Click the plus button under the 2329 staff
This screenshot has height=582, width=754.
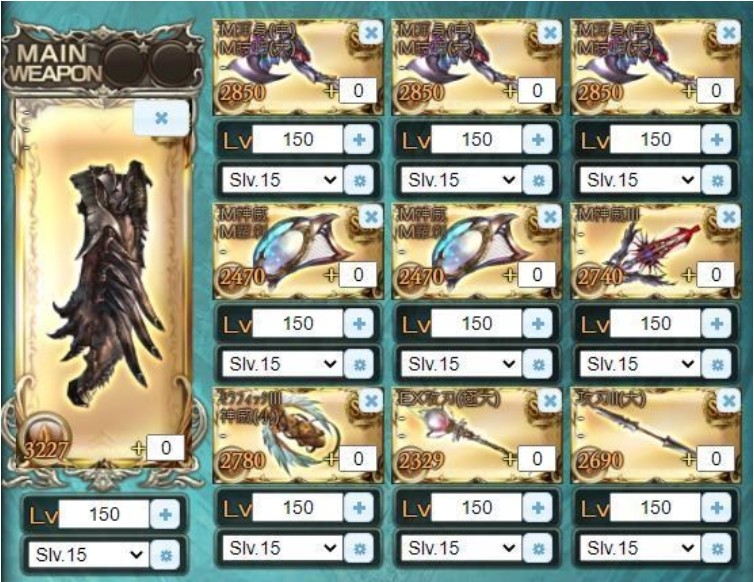(537, 508)
